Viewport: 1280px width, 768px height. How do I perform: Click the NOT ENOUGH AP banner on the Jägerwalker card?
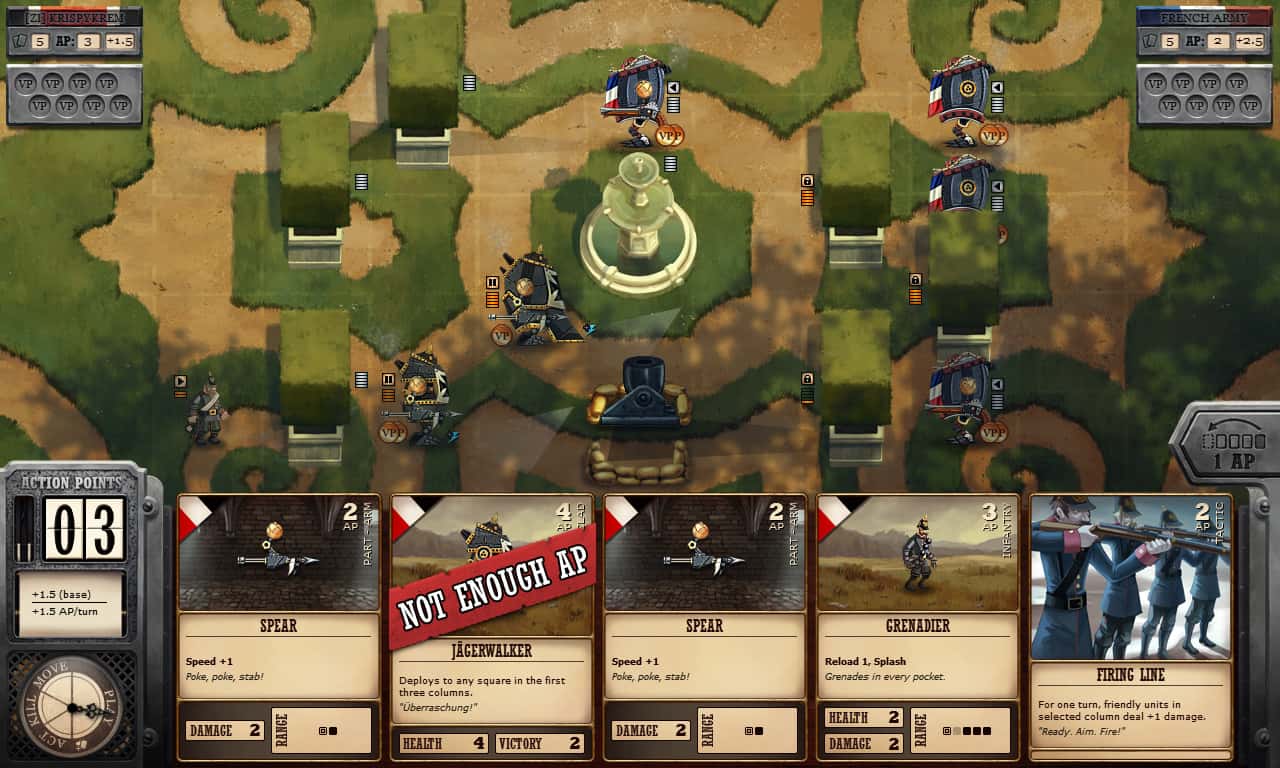(x=490, y=584)
